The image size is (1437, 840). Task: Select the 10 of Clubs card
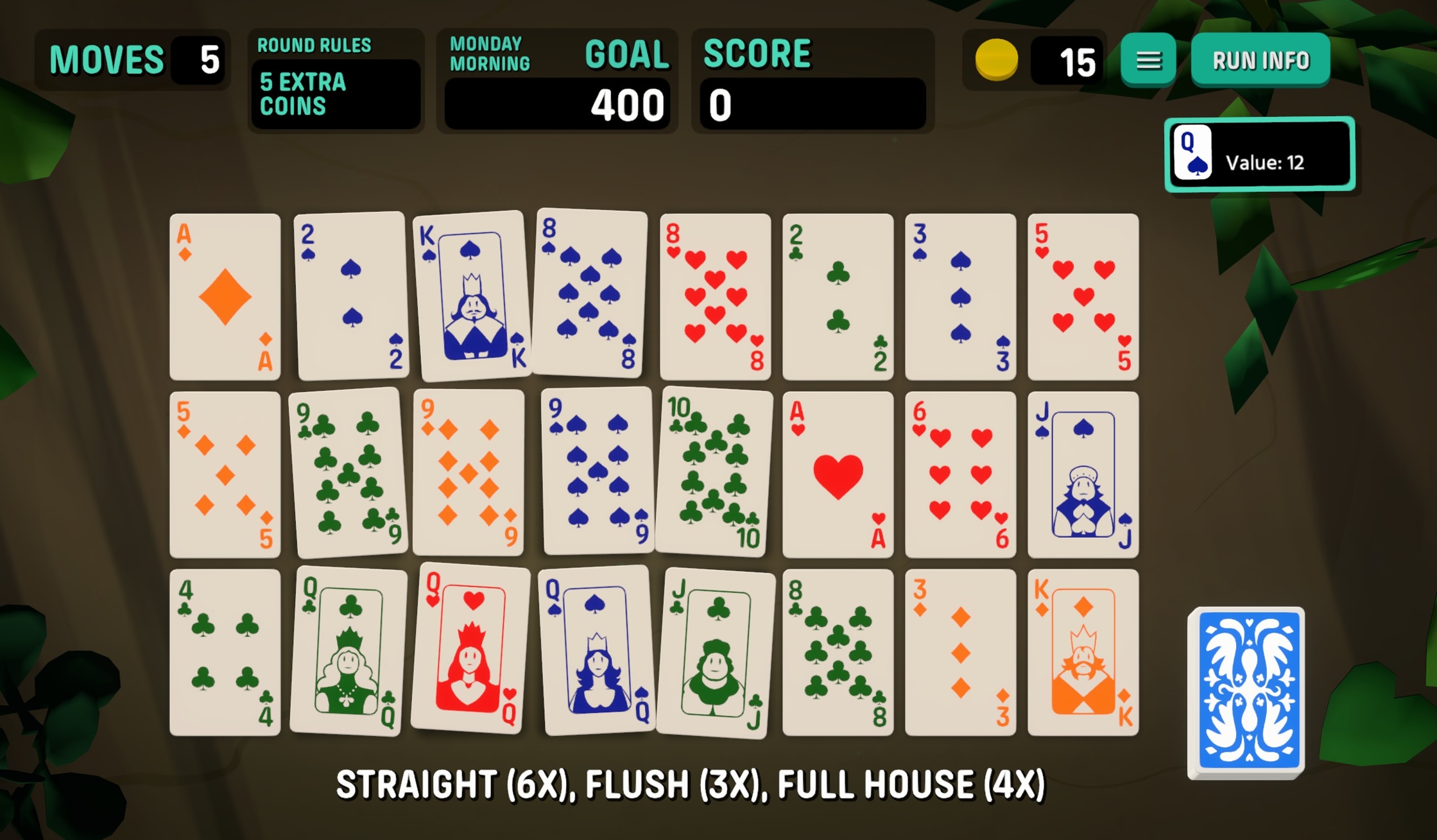[x=714, y=472]
